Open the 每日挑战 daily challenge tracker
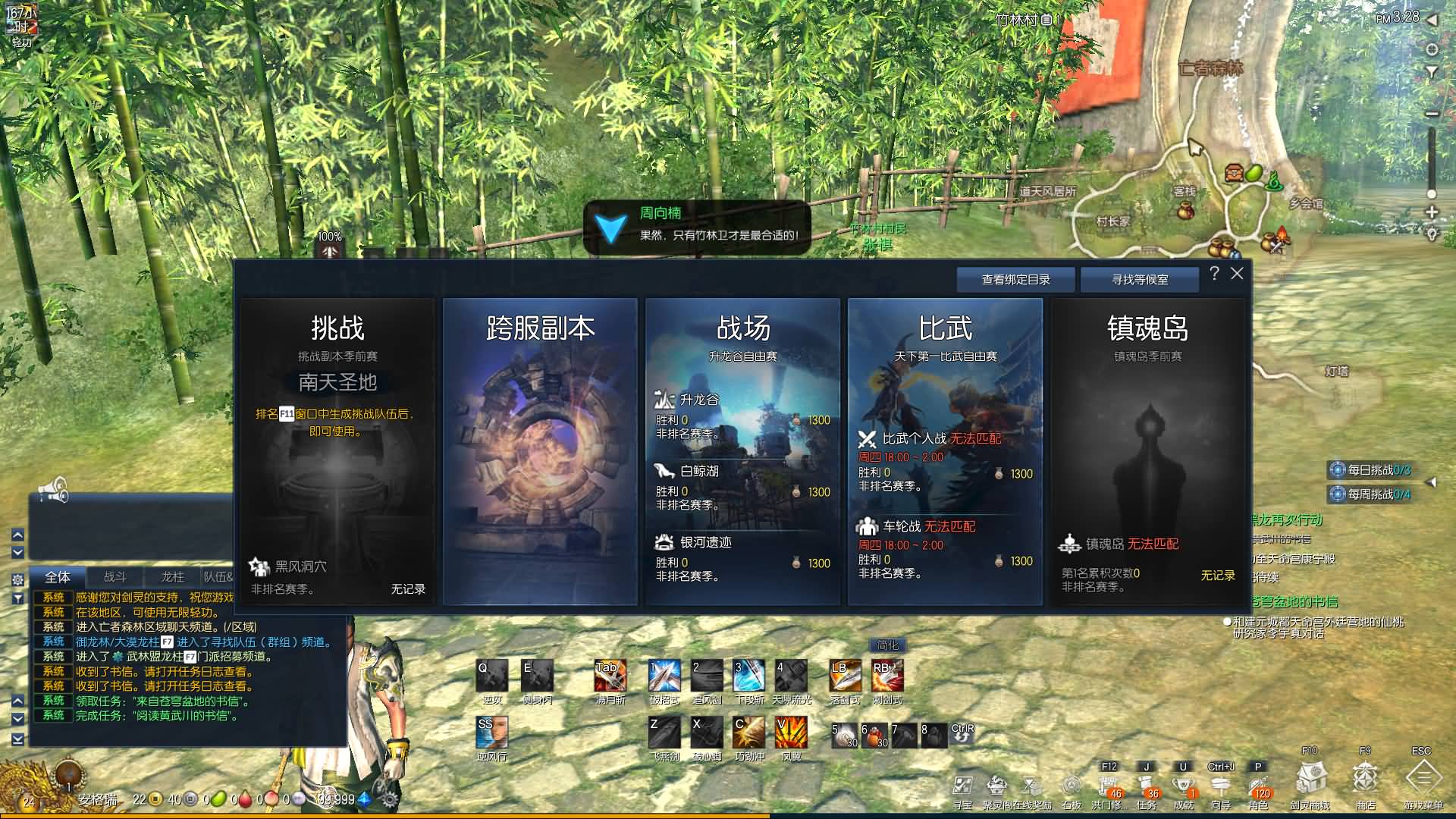This screenshot has width=1456, height=819. coord(1371,470)
